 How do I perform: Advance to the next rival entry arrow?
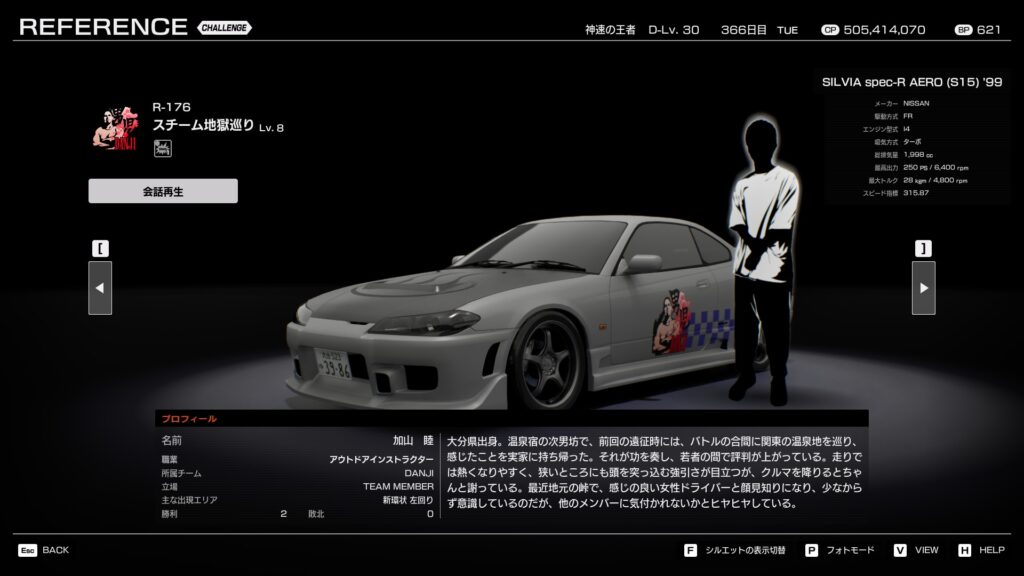[923, 288]
